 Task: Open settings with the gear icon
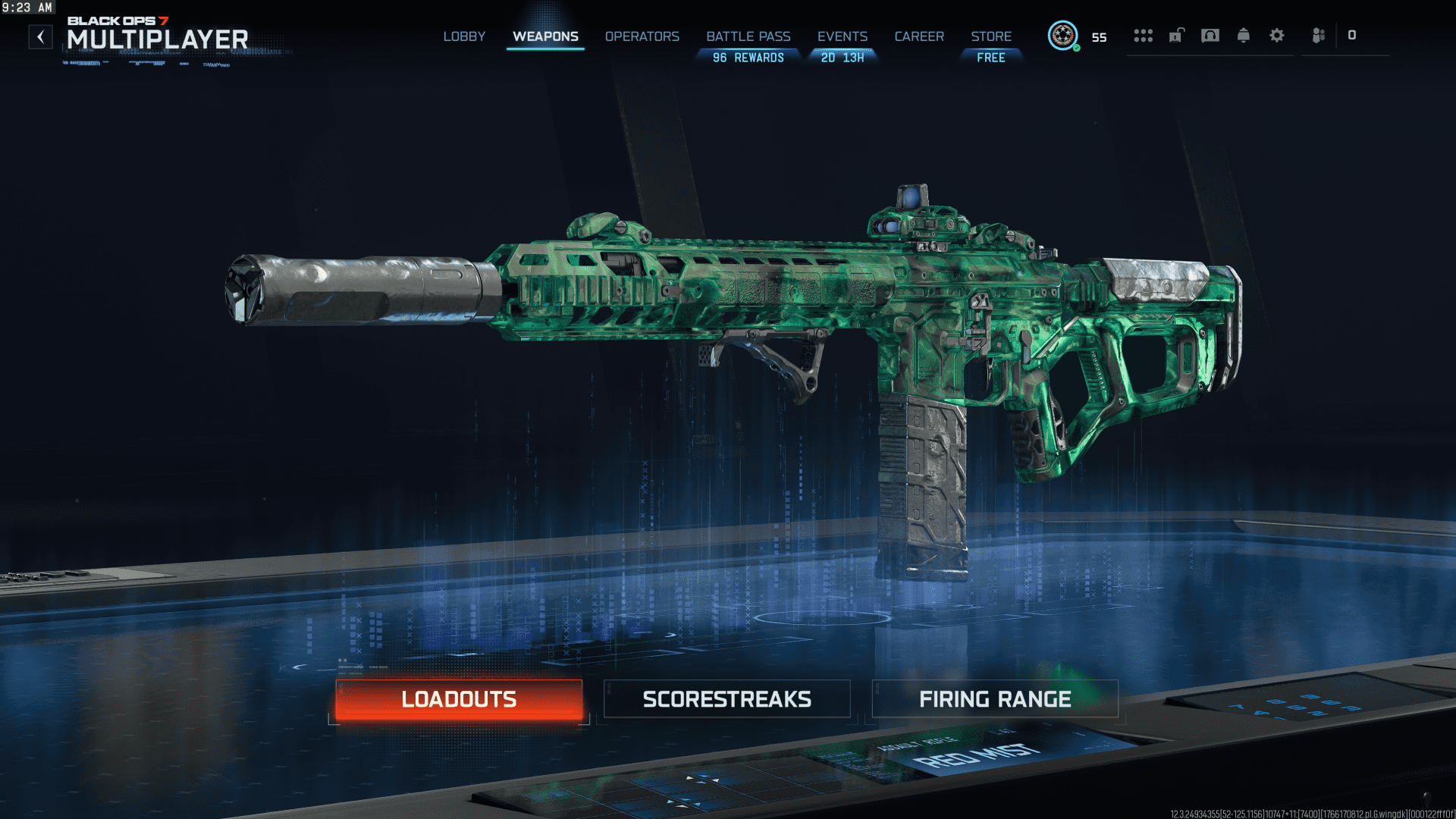[1277, 36]
